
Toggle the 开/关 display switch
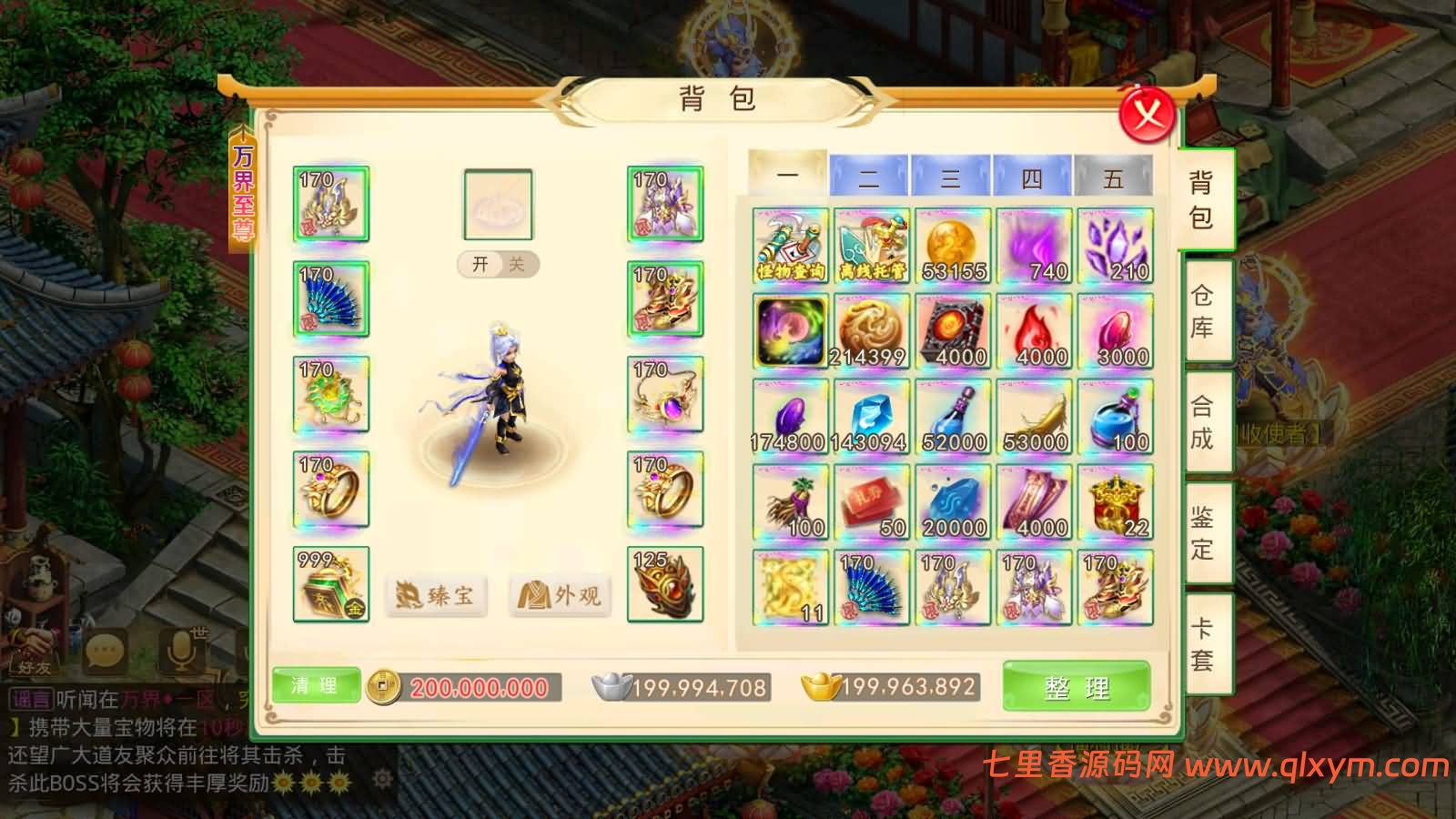(x=498, y=264)
